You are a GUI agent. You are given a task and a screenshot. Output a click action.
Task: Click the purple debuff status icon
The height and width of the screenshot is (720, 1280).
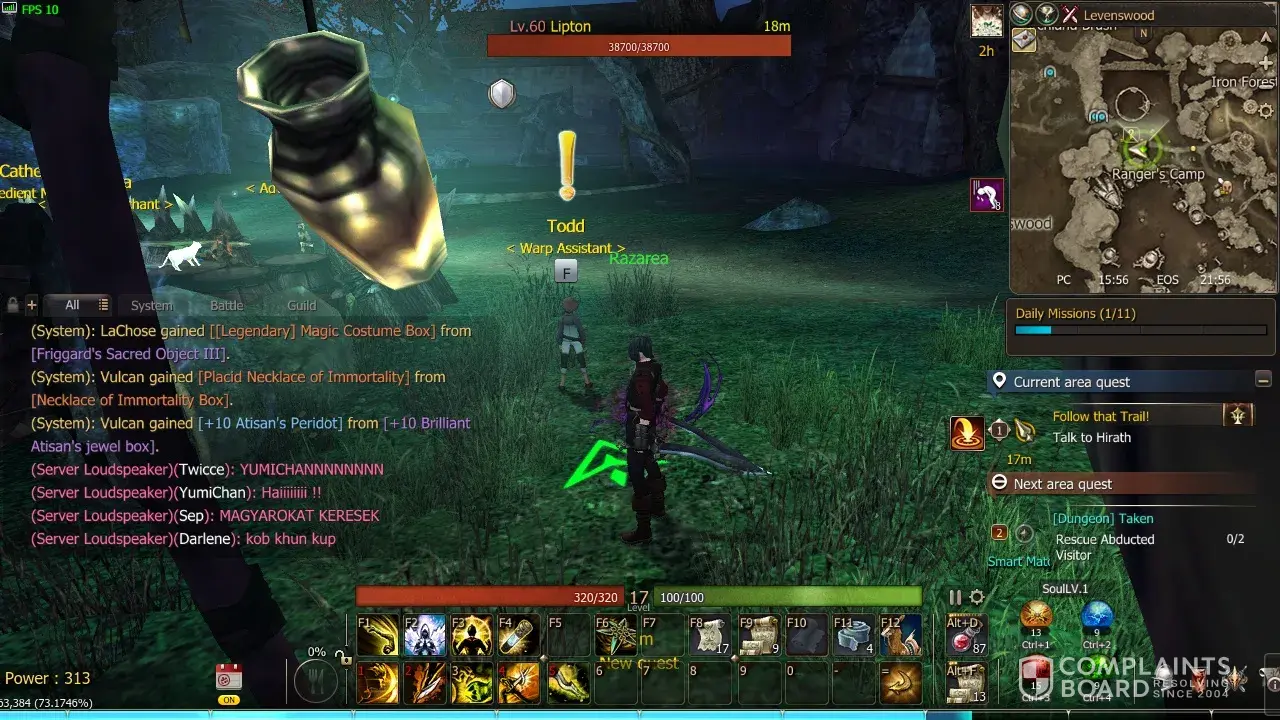pos(986,195)
